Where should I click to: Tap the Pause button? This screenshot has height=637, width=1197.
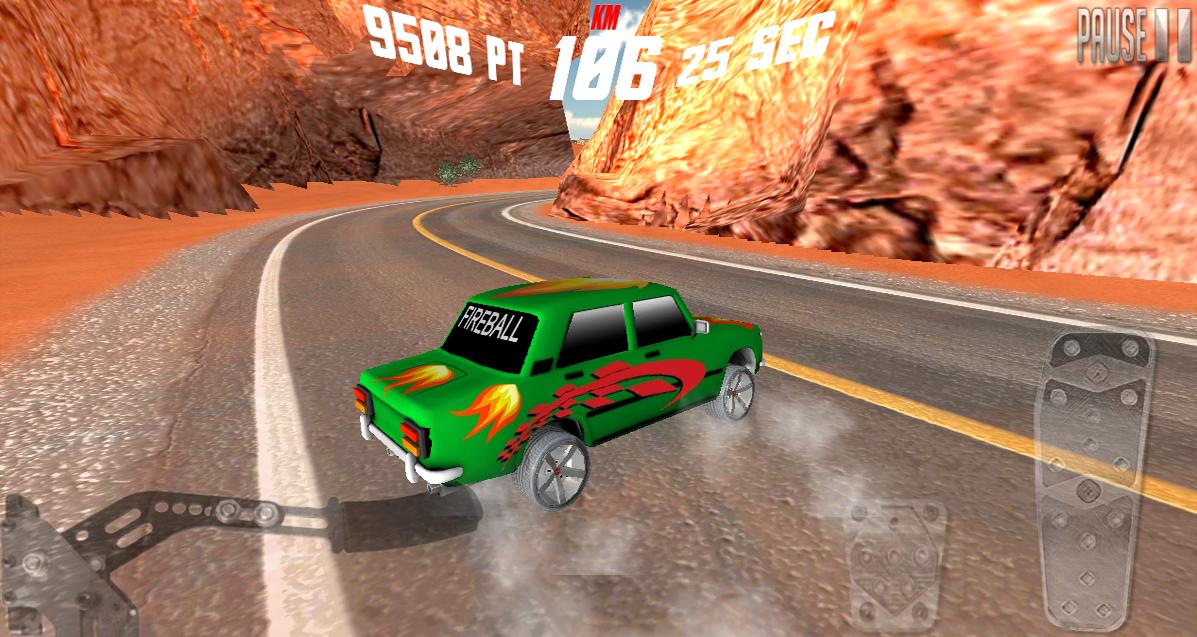pos(1134,37)
